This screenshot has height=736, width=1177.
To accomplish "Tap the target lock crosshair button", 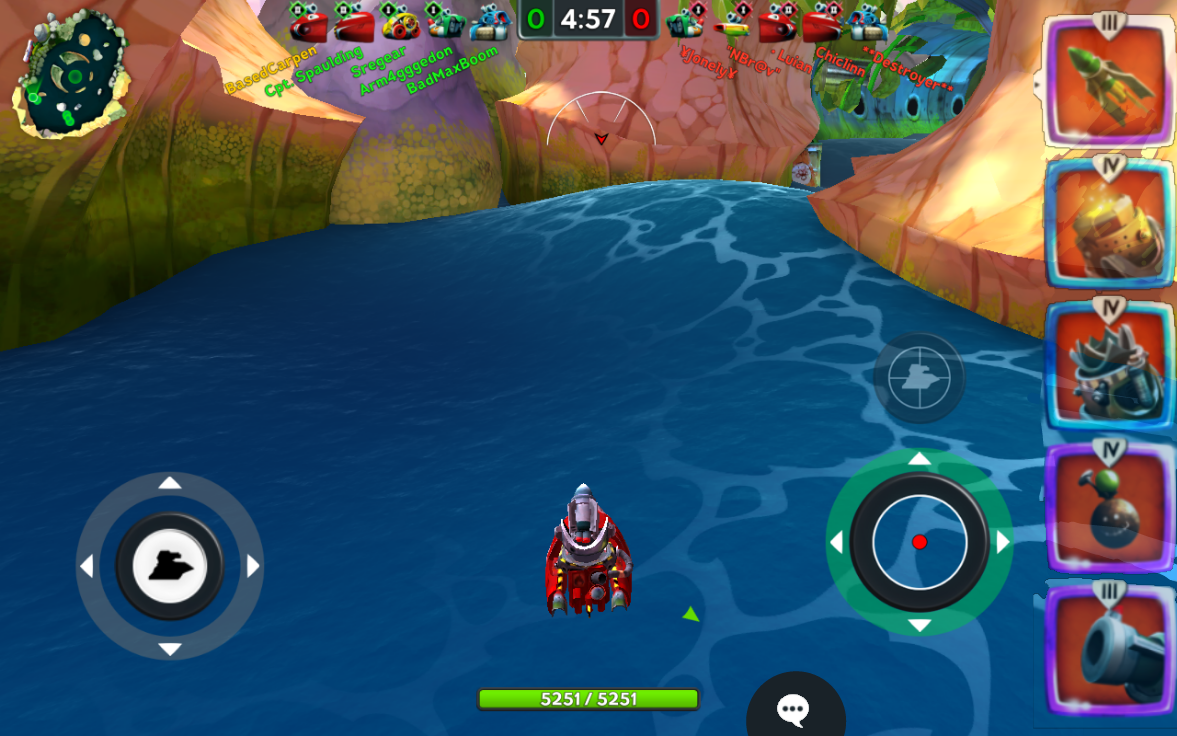I will point(919,378).
